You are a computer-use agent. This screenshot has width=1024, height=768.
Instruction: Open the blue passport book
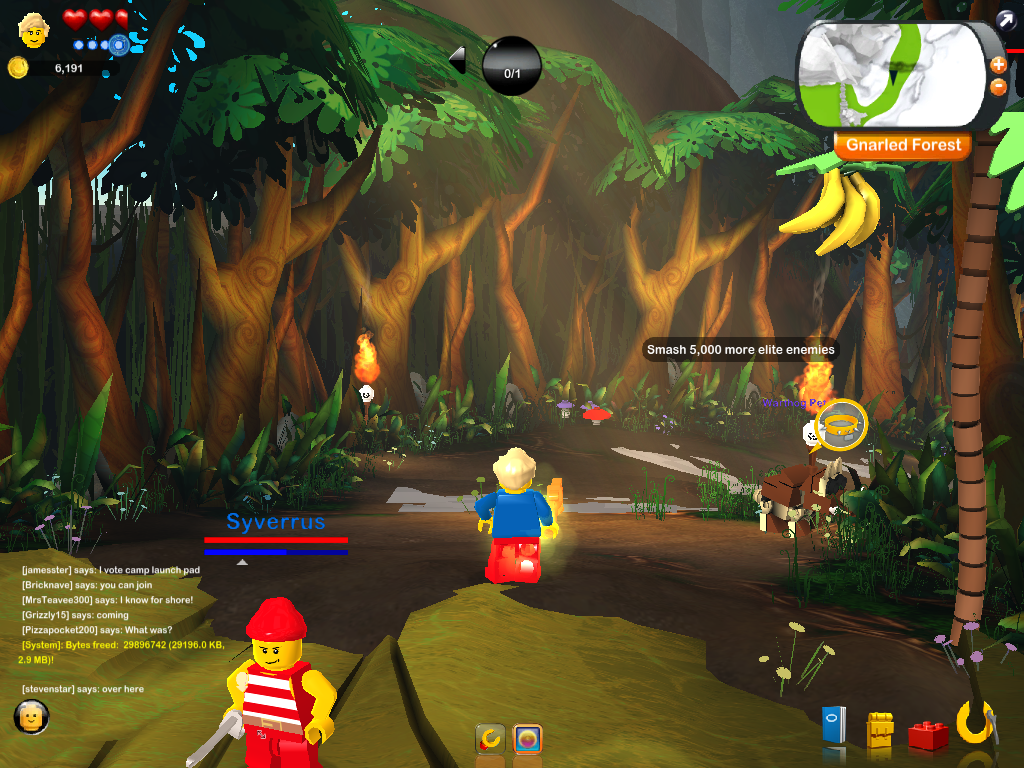click(833, 724)
